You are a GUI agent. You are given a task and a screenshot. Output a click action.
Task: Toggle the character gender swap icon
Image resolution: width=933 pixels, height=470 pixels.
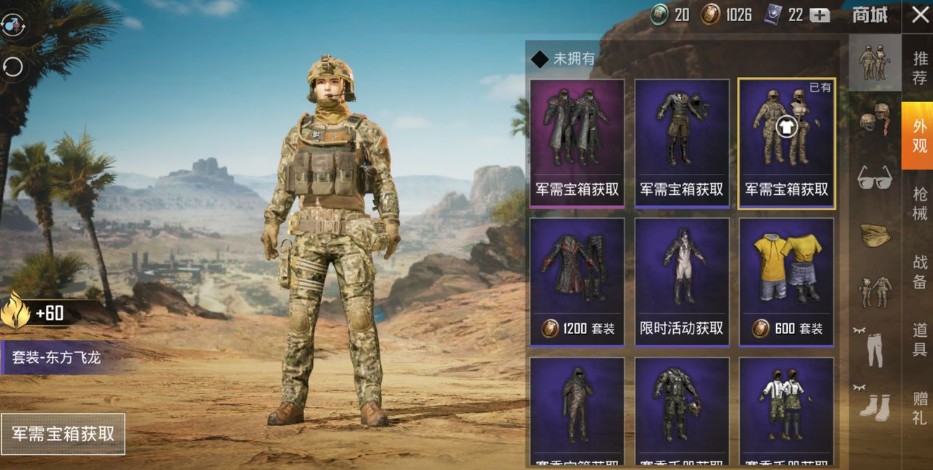point(14,22)
